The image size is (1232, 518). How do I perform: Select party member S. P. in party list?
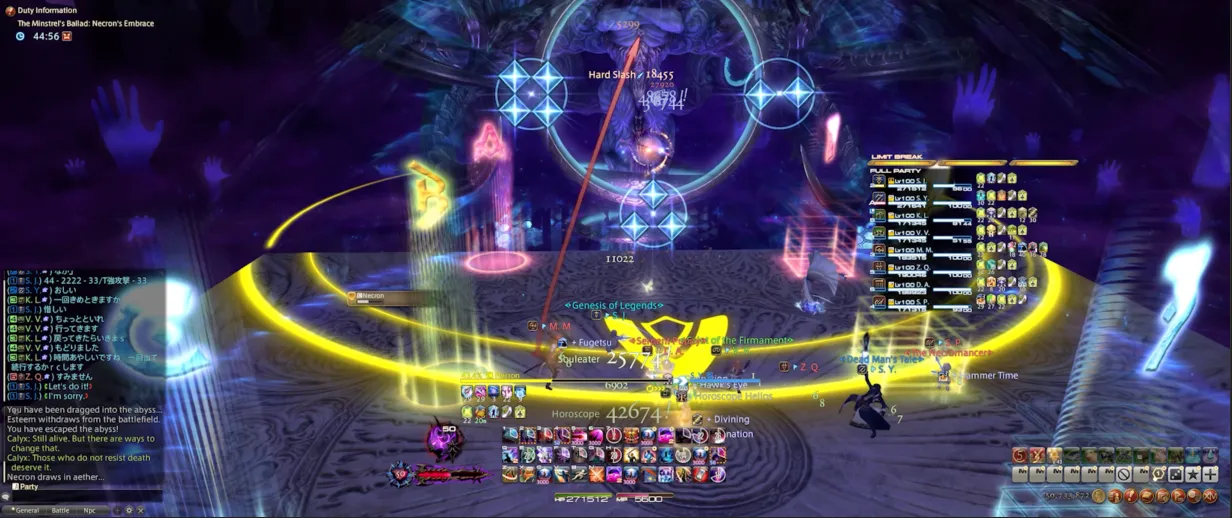915,302
